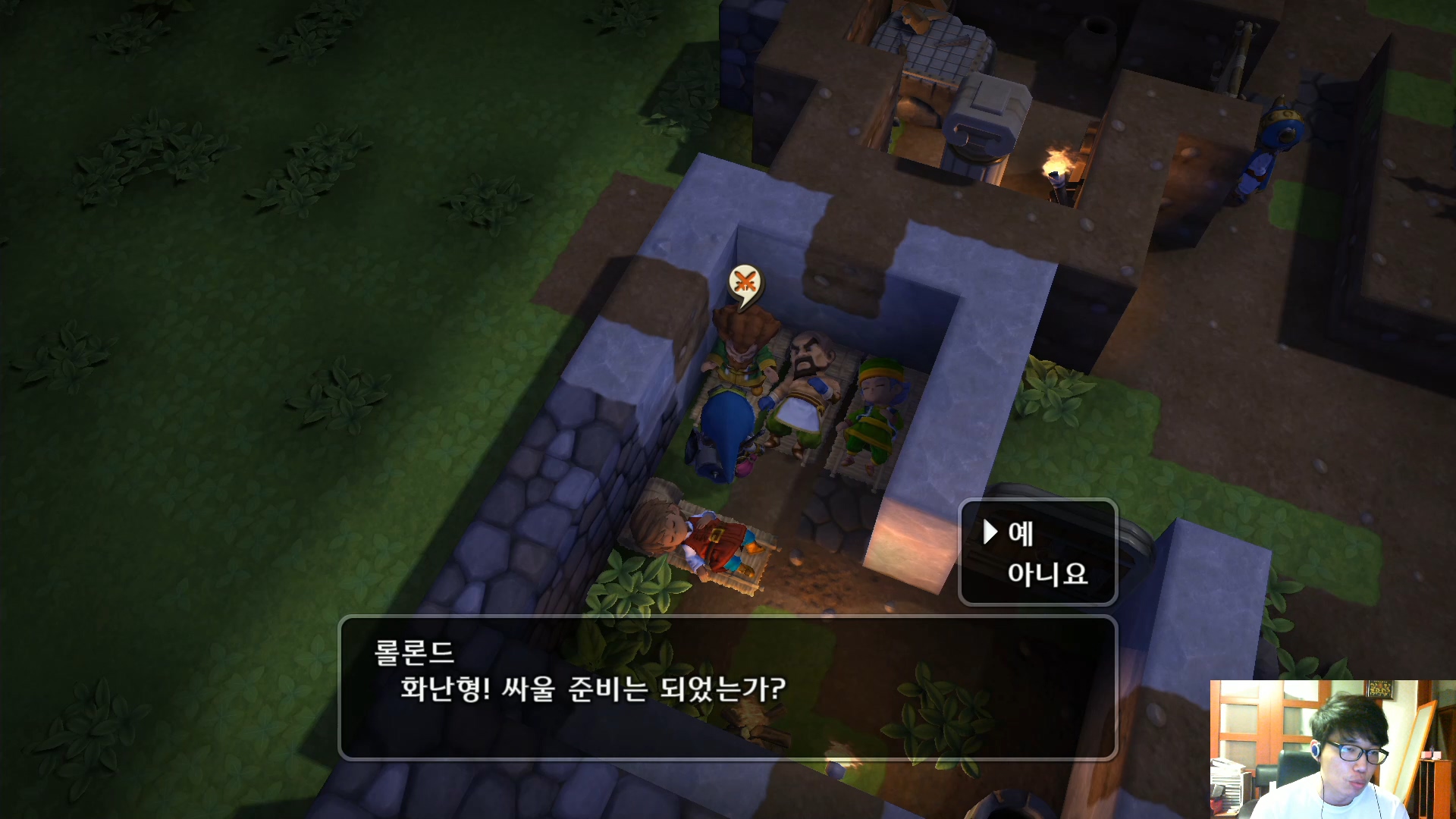Click the bald mustached man sleeping beside Rollond
Viewport: 1456px width, 819px height.
(804, 379)
